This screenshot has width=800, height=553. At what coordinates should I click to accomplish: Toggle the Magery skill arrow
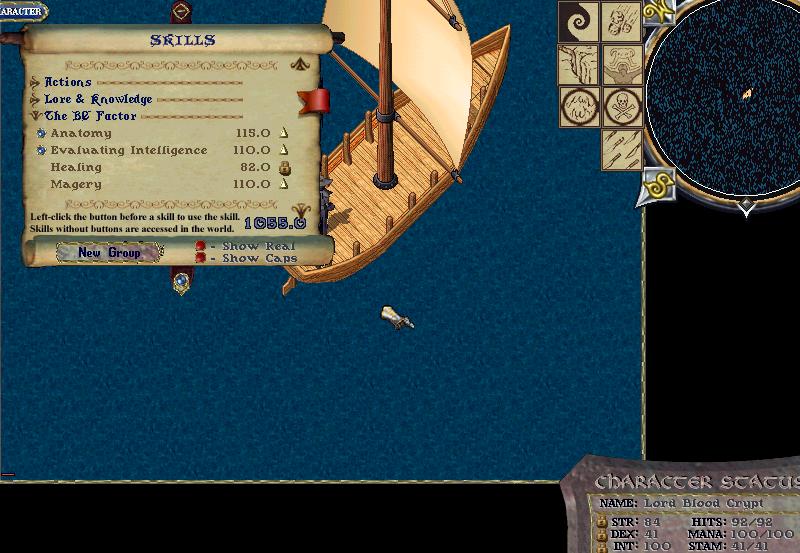click(284, 184)
